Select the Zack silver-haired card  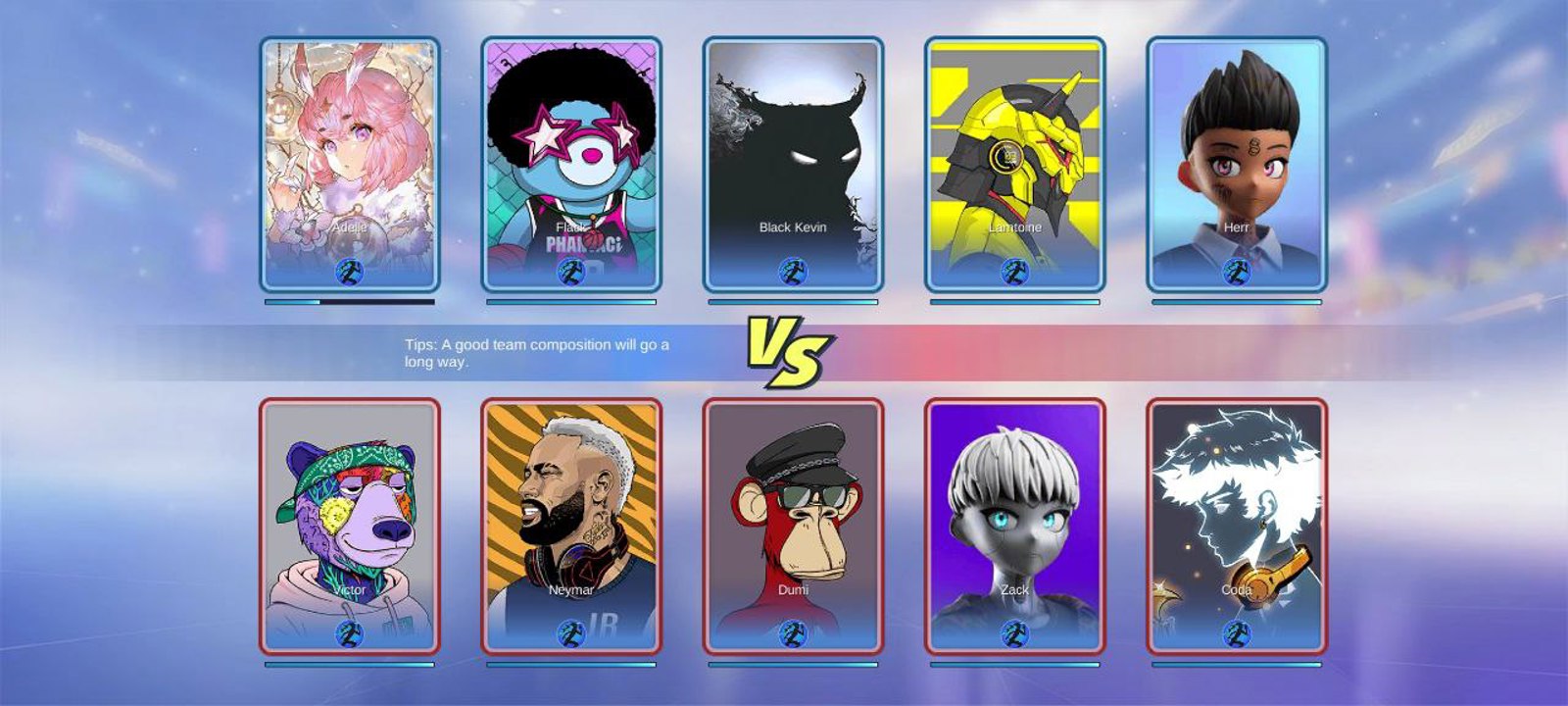[1014, 526]
